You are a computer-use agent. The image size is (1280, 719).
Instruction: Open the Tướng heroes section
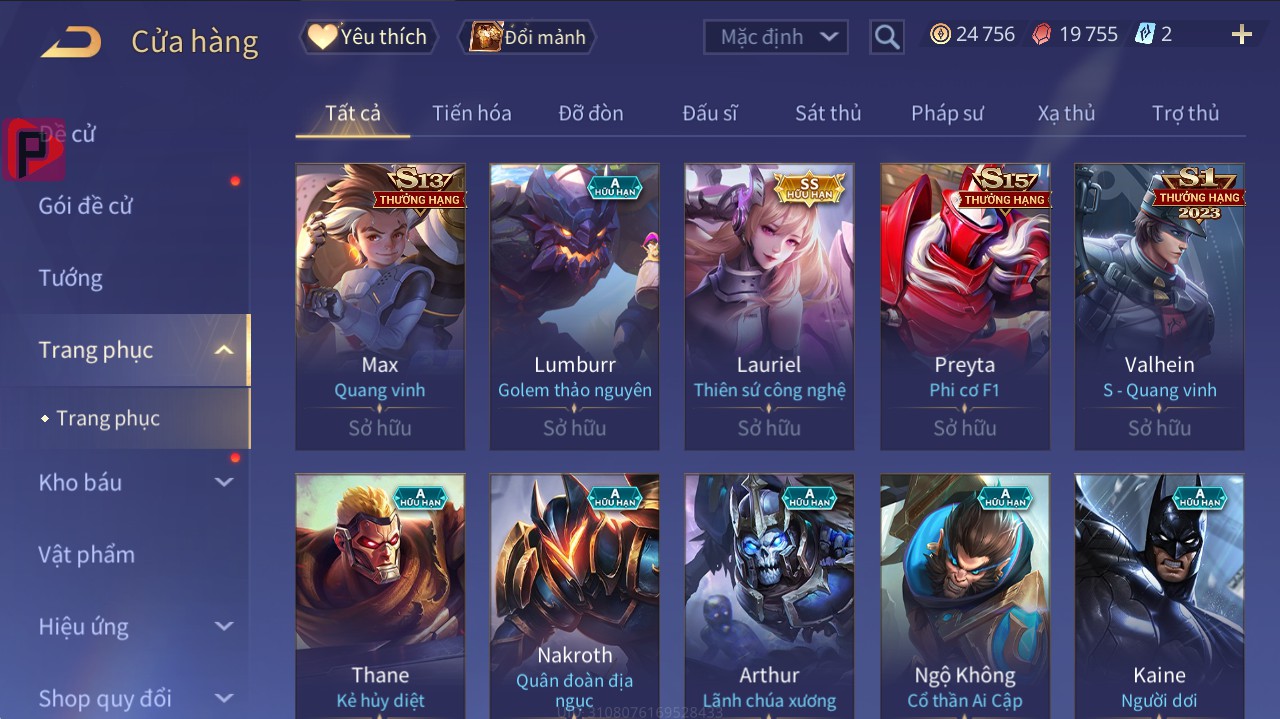[71, 278]
